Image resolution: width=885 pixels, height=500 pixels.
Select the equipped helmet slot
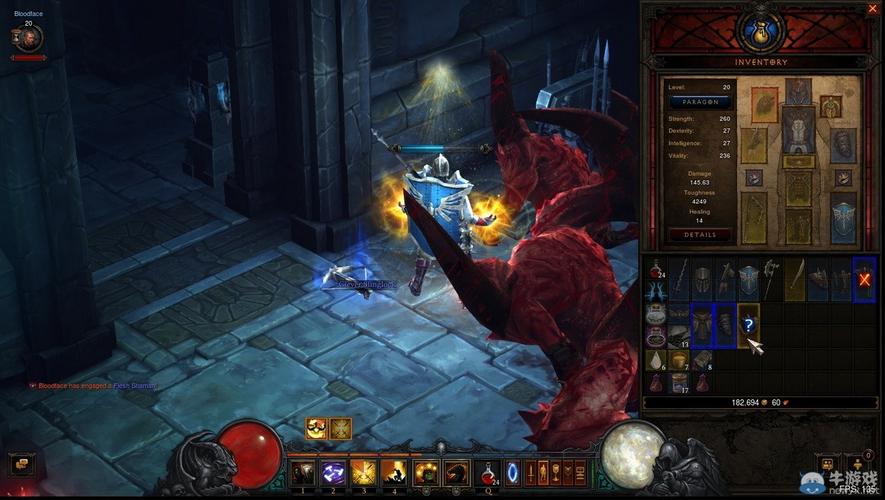797,93
